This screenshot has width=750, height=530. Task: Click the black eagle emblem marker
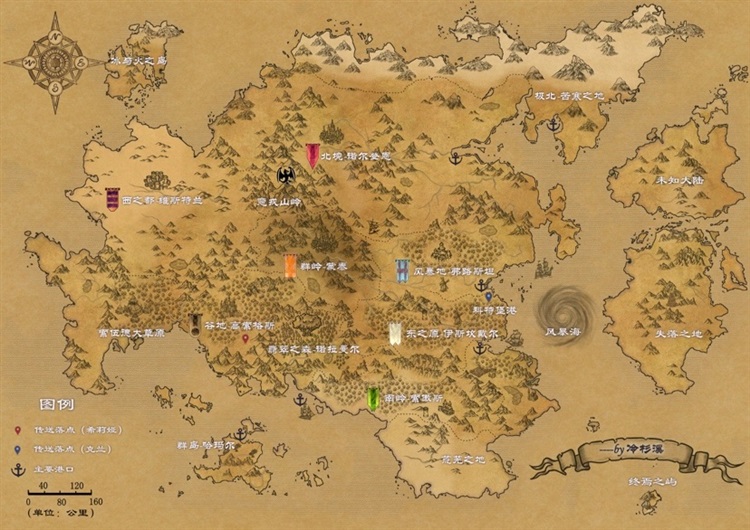pos(285,177)
